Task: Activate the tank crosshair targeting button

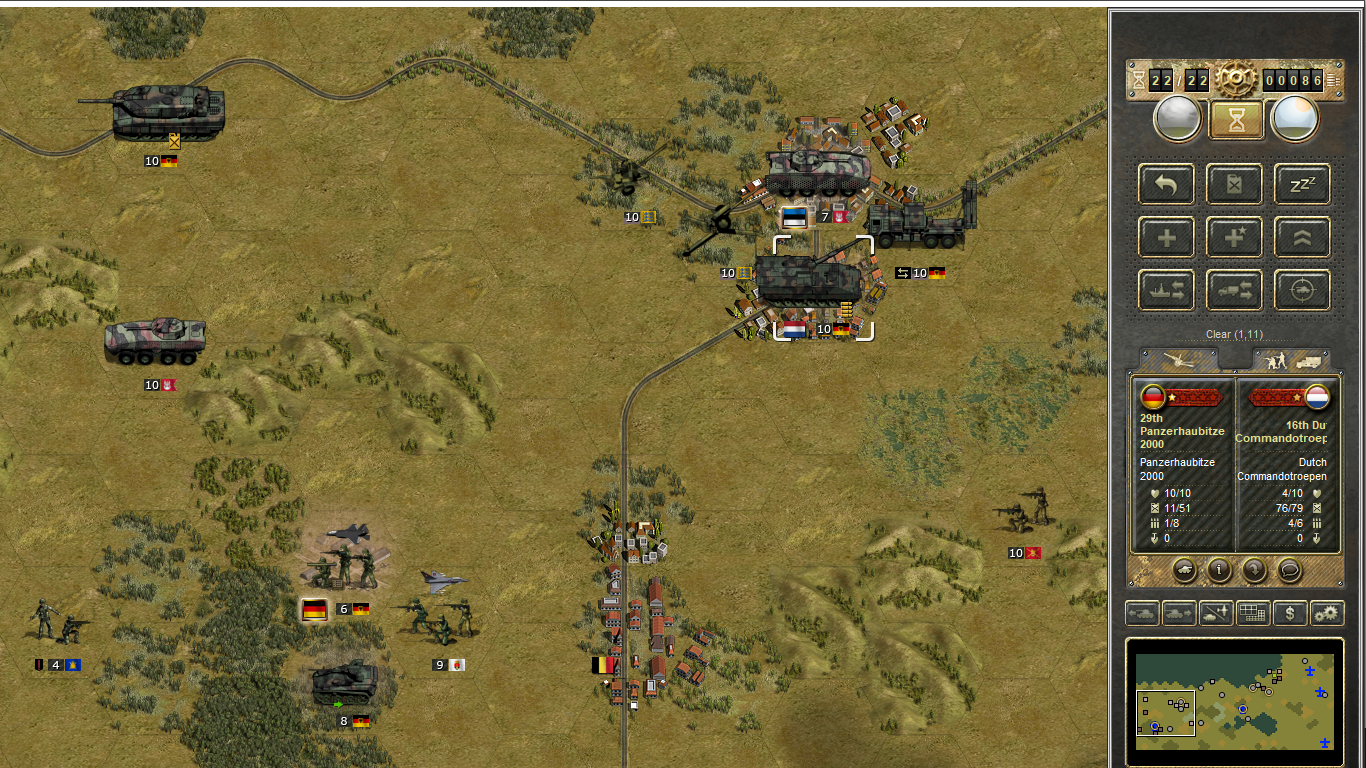Action: [1302, 290]
